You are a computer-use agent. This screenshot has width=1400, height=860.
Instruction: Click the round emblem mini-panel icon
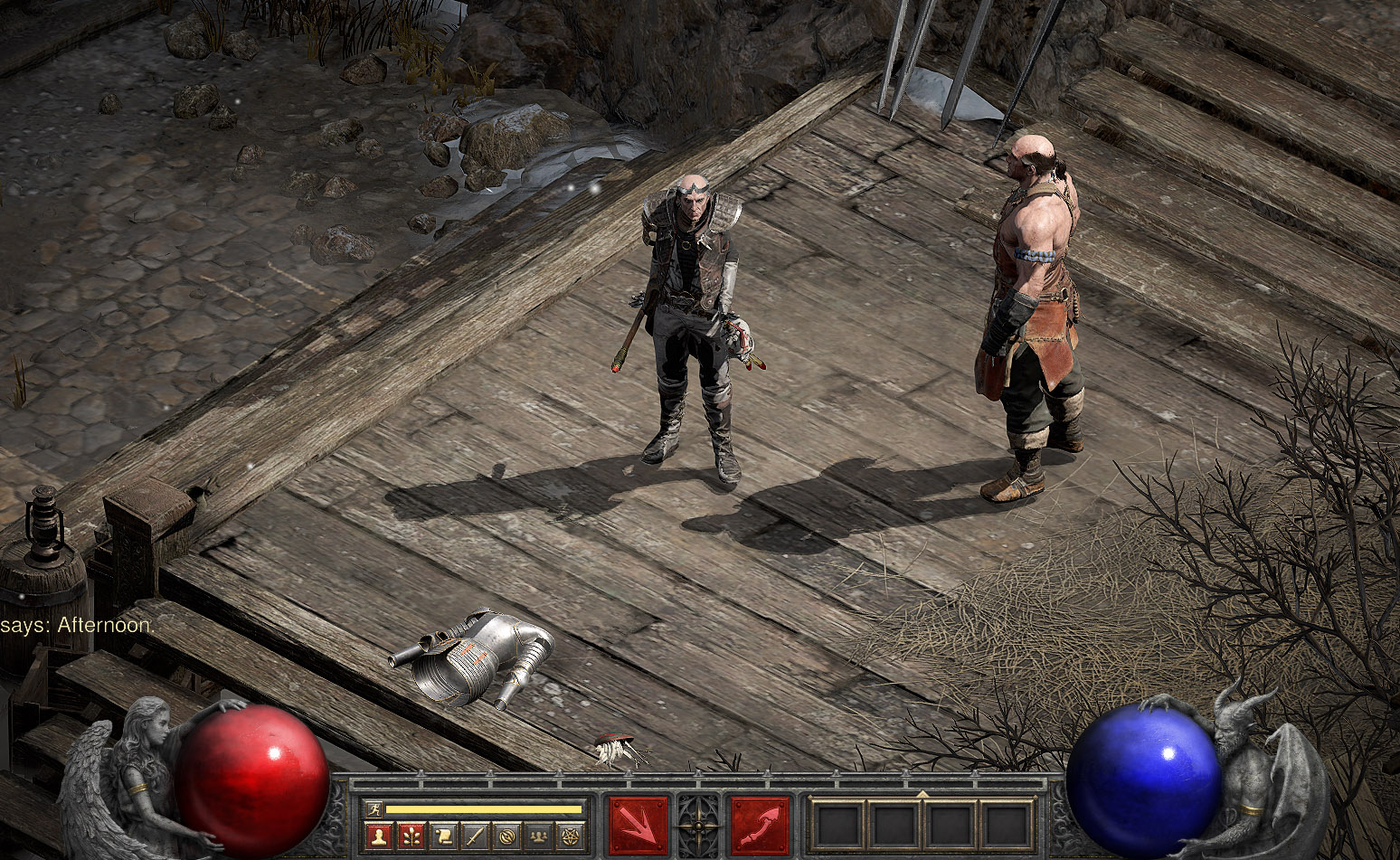pyautogui.click(x=506, y=836)
